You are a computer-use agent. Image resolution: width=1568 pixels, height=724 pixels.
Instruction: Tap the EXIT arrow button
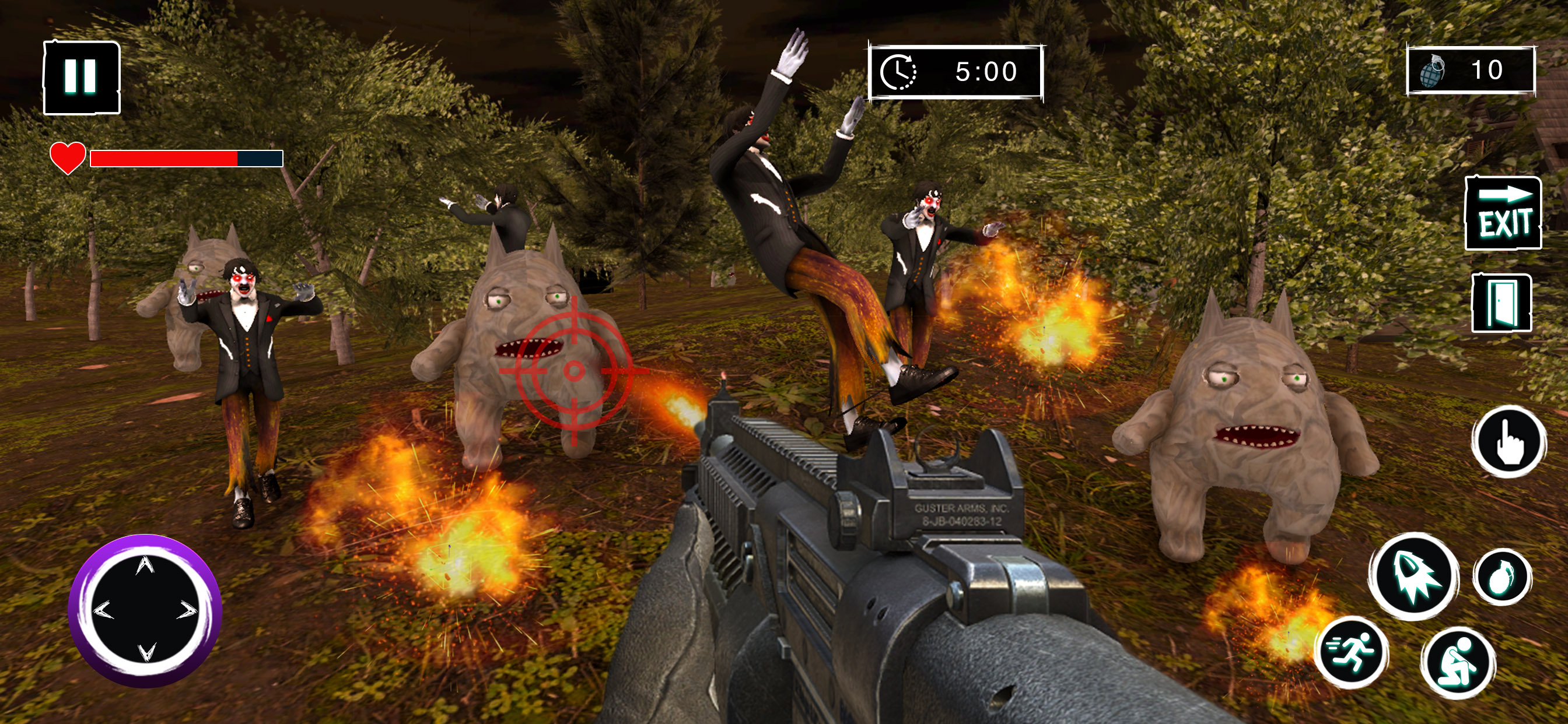(1503, 213)
